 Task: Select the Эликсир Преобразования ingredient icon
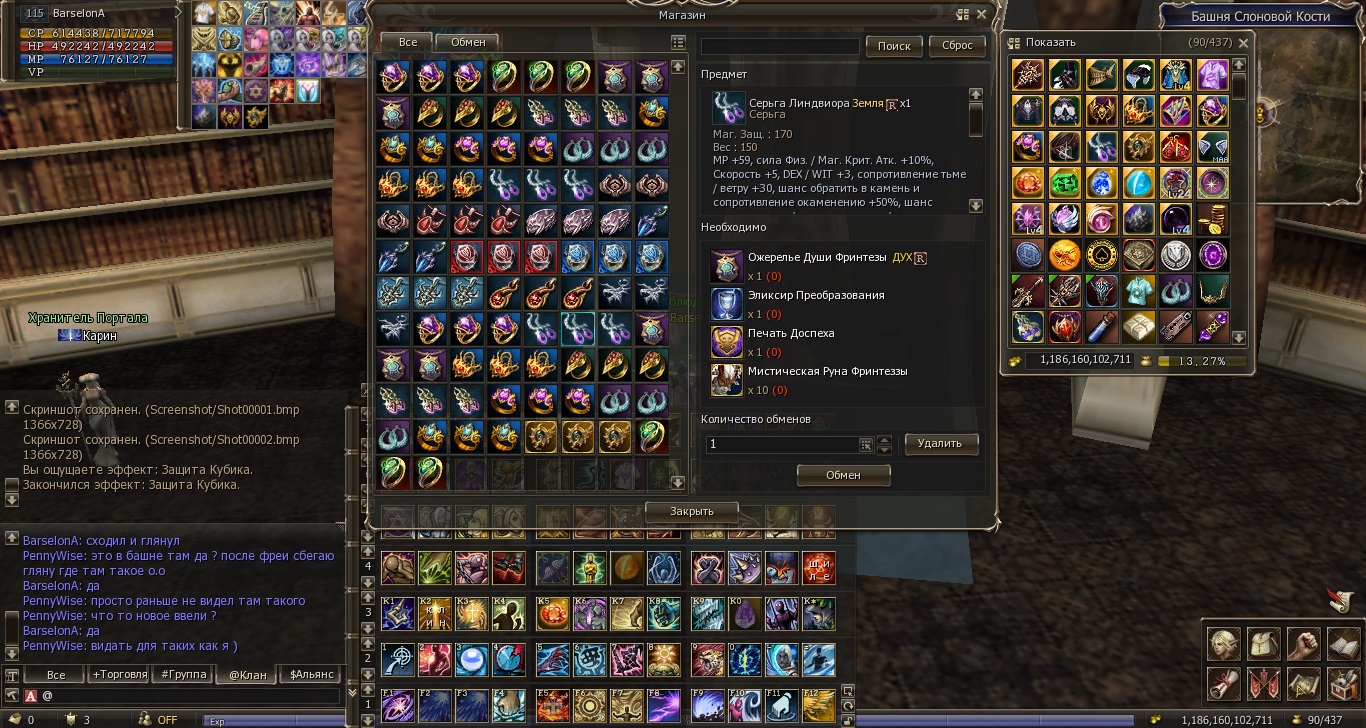click(726, 303)
